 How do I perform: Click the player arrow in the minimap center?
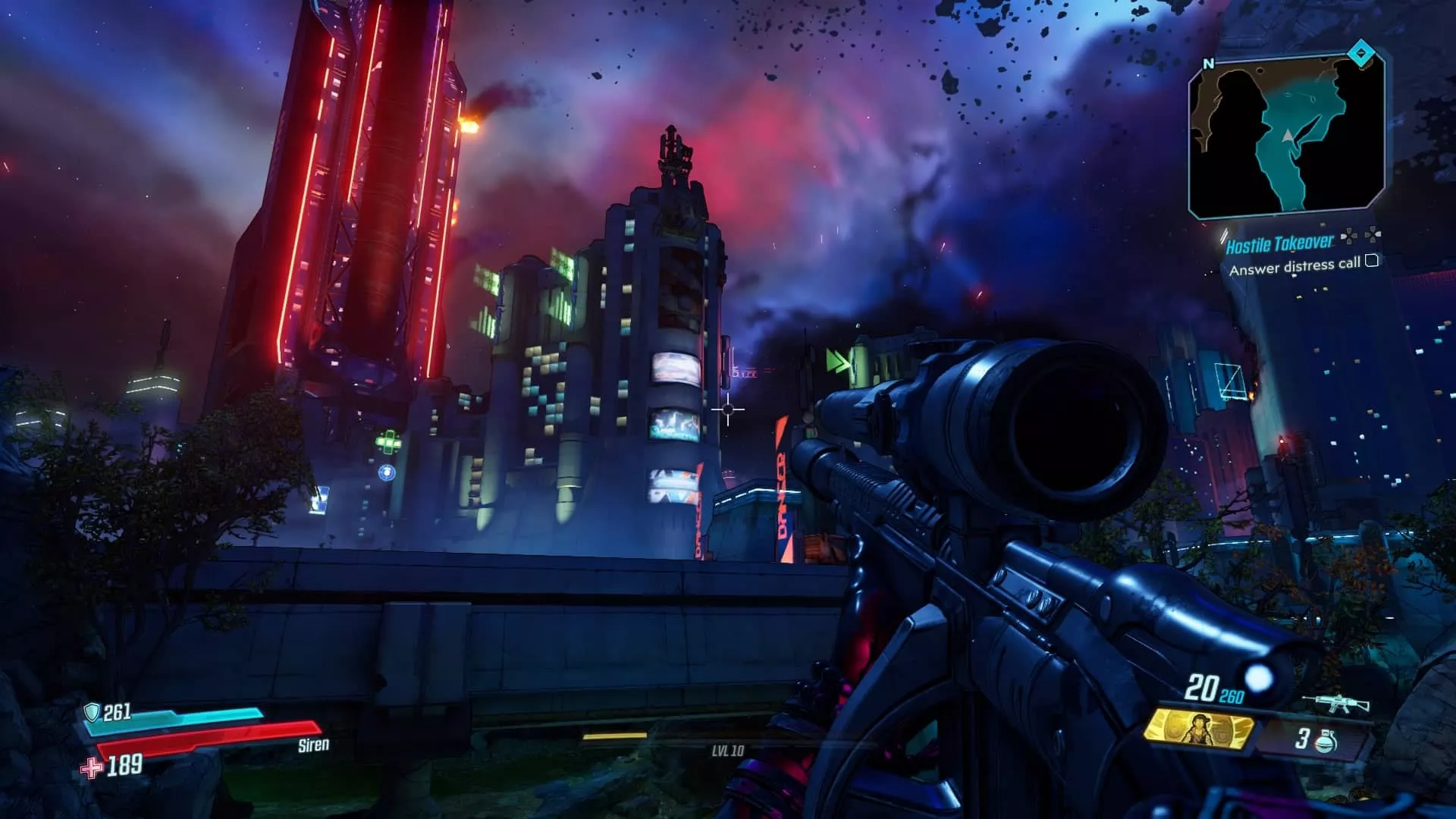tap(1289, 137)
